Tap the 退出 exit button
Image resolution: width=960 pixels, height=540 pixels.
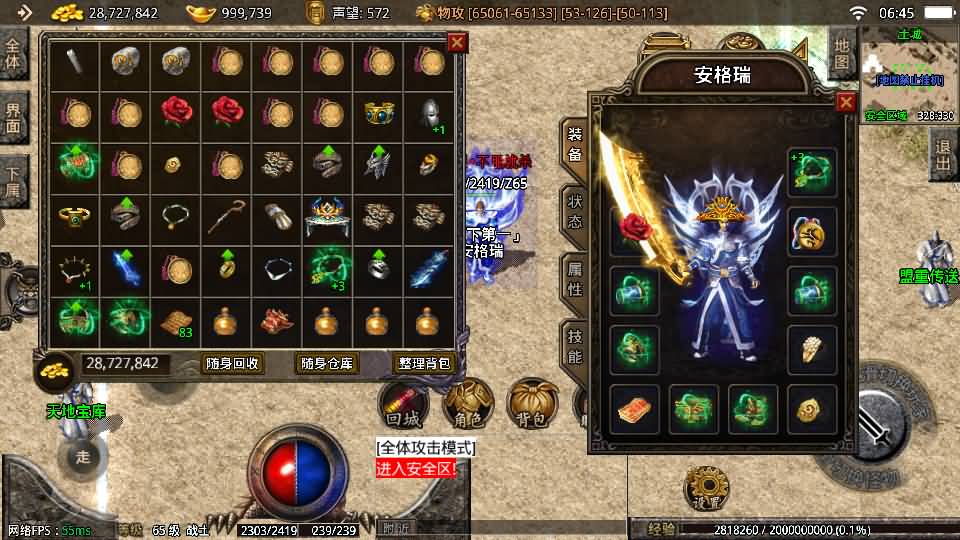coord(941,155)
